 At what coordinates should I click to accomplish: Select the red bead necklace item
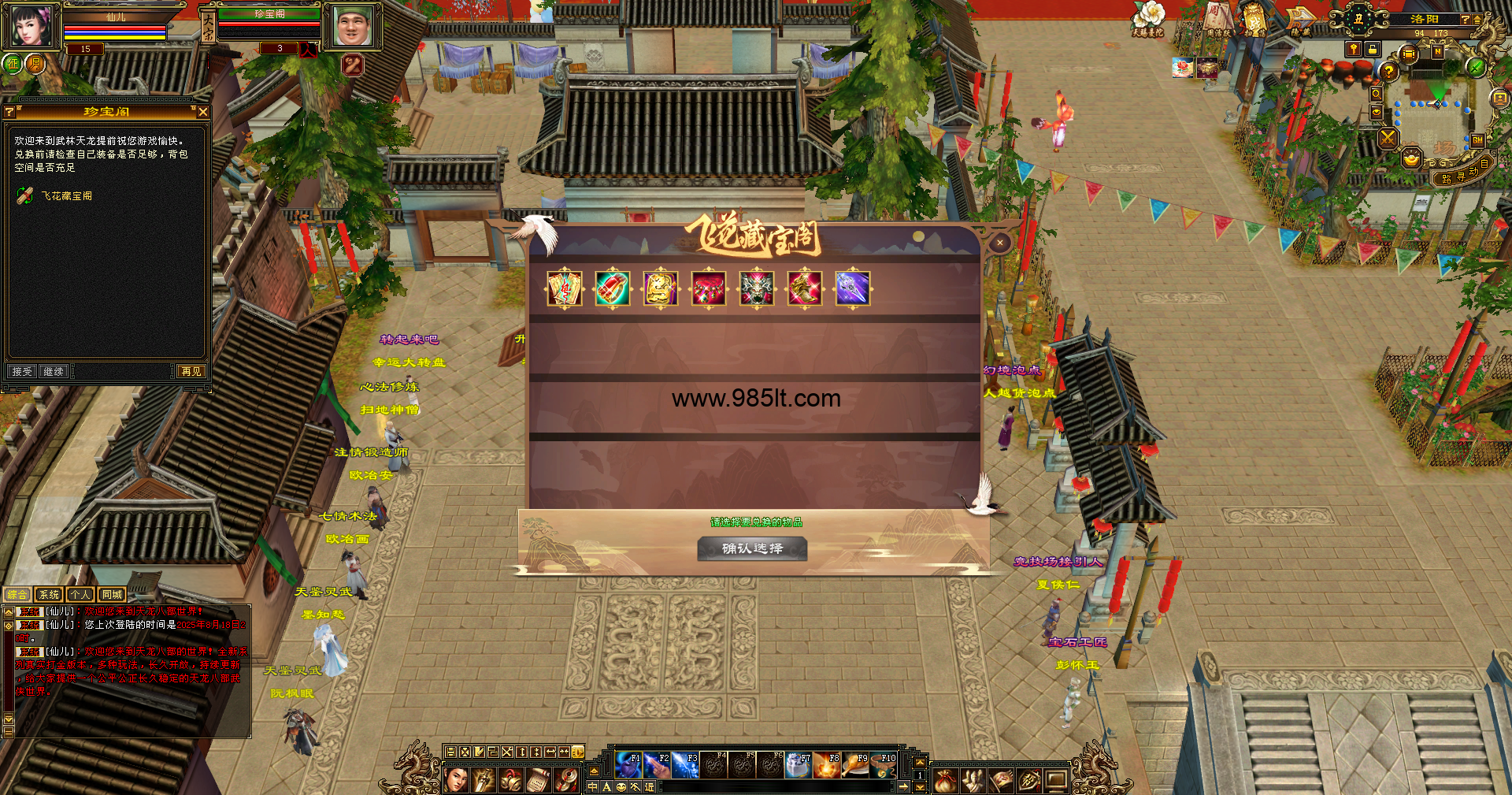click(x=709, y=288)
